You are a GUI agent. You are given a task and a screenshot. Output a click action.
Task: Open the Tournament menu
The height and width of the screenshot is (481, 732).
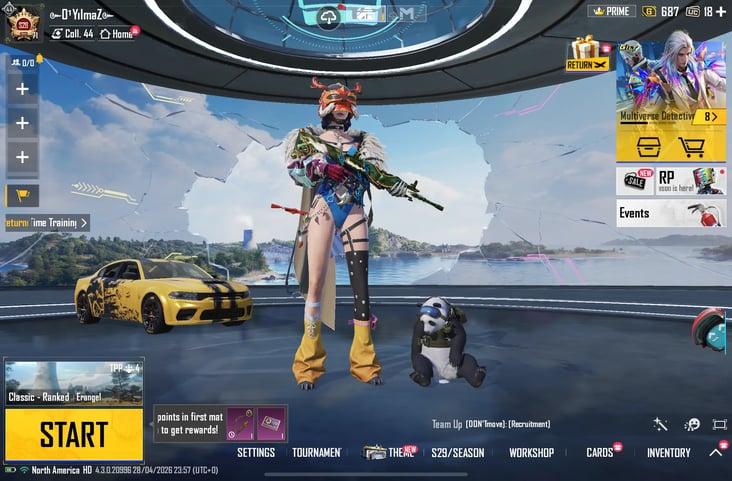point(317,453)
